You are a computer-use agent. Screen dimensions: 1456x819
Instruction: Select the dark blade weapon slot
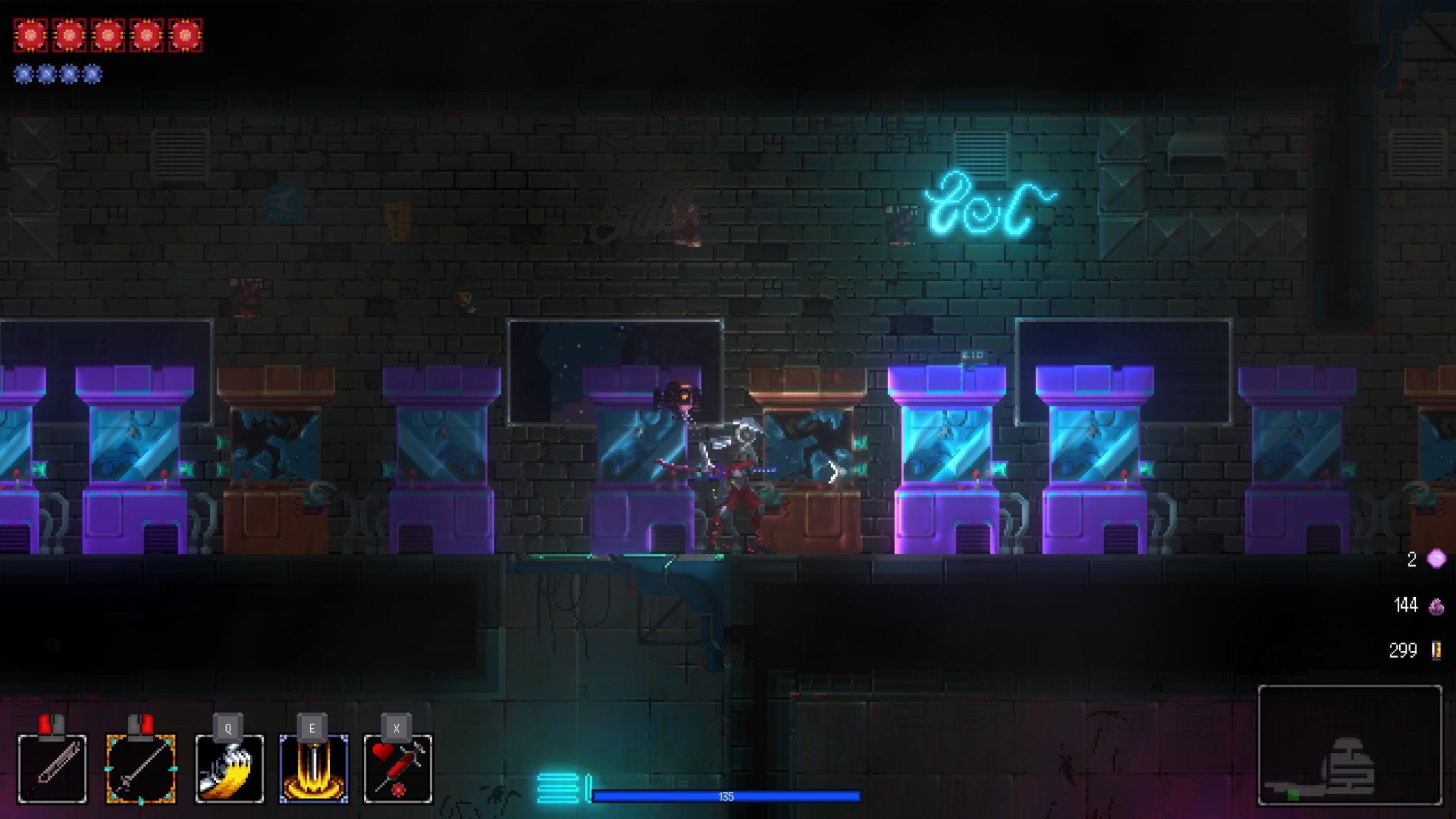52,769
